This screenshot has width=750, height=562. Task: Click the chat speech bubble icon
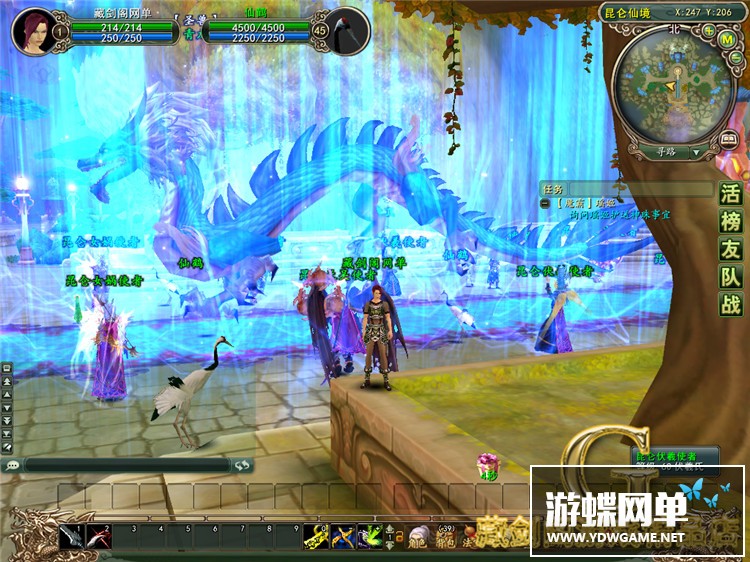point(12,466)
